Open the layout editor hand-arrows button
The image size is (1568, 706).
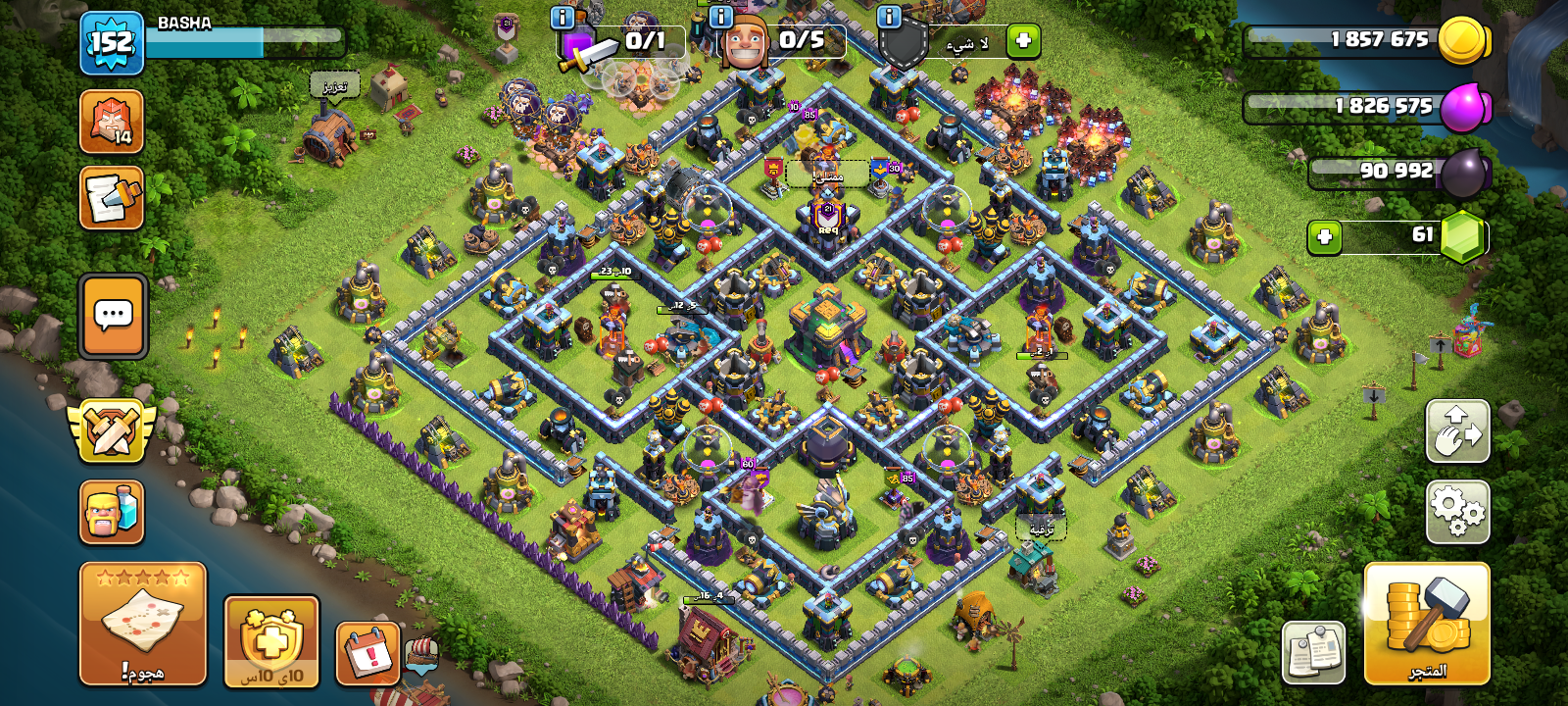(x=1457, y=430)
